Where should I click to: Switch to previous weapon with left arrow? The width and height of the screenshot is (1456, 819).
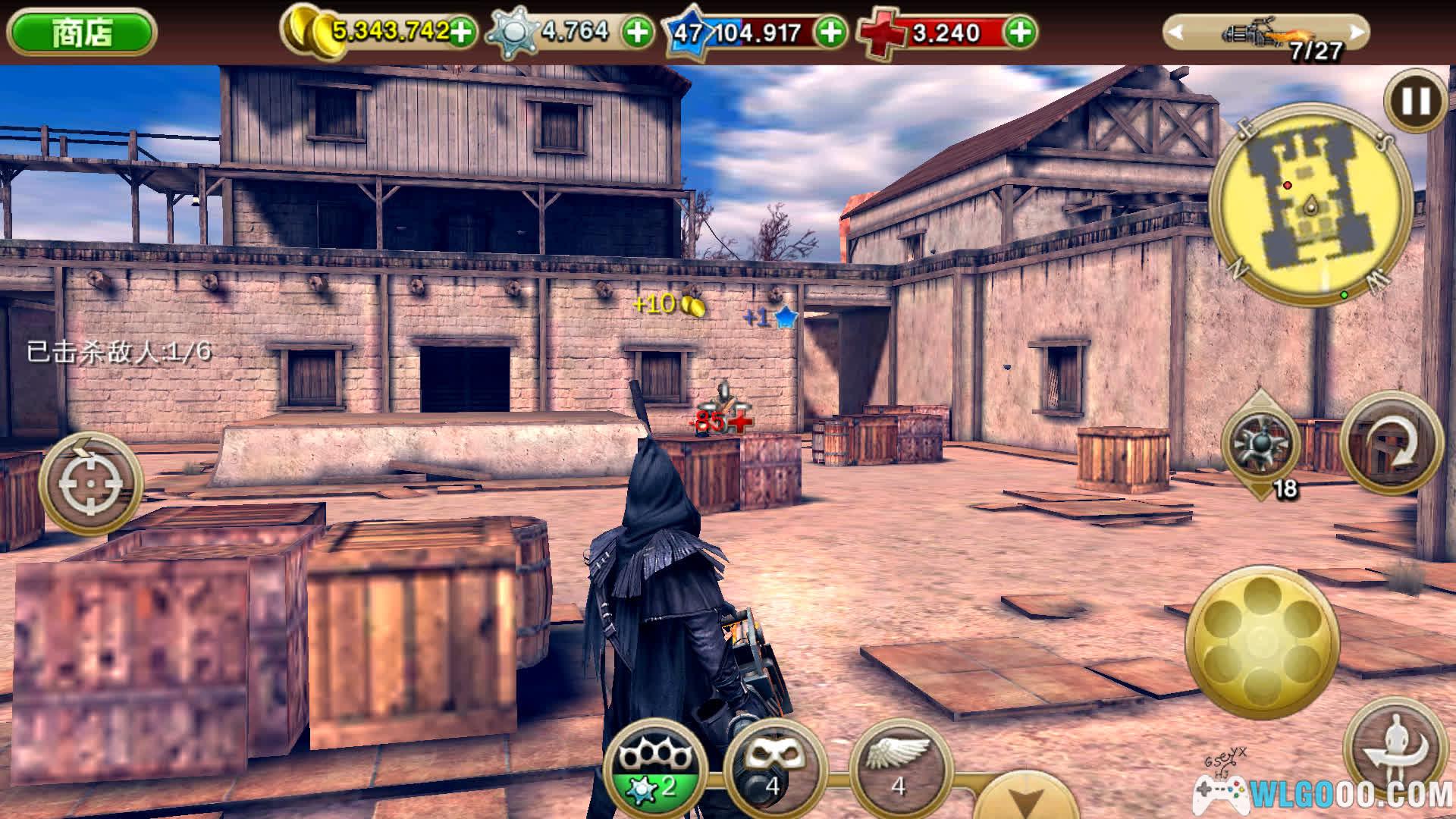(x=1176, y=32)
